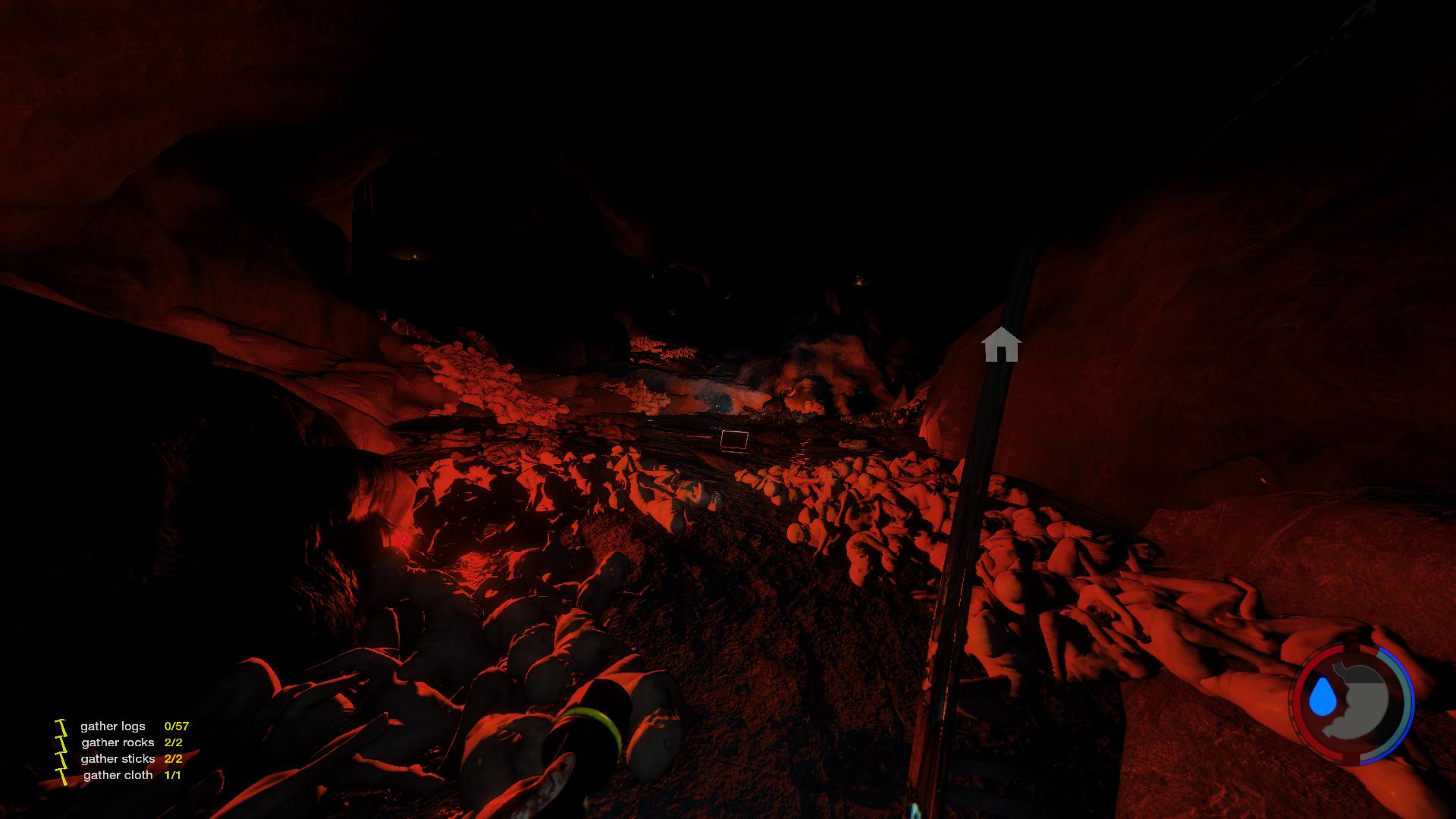
Task: Click the home base marker icon
Action: [1001, 344]
